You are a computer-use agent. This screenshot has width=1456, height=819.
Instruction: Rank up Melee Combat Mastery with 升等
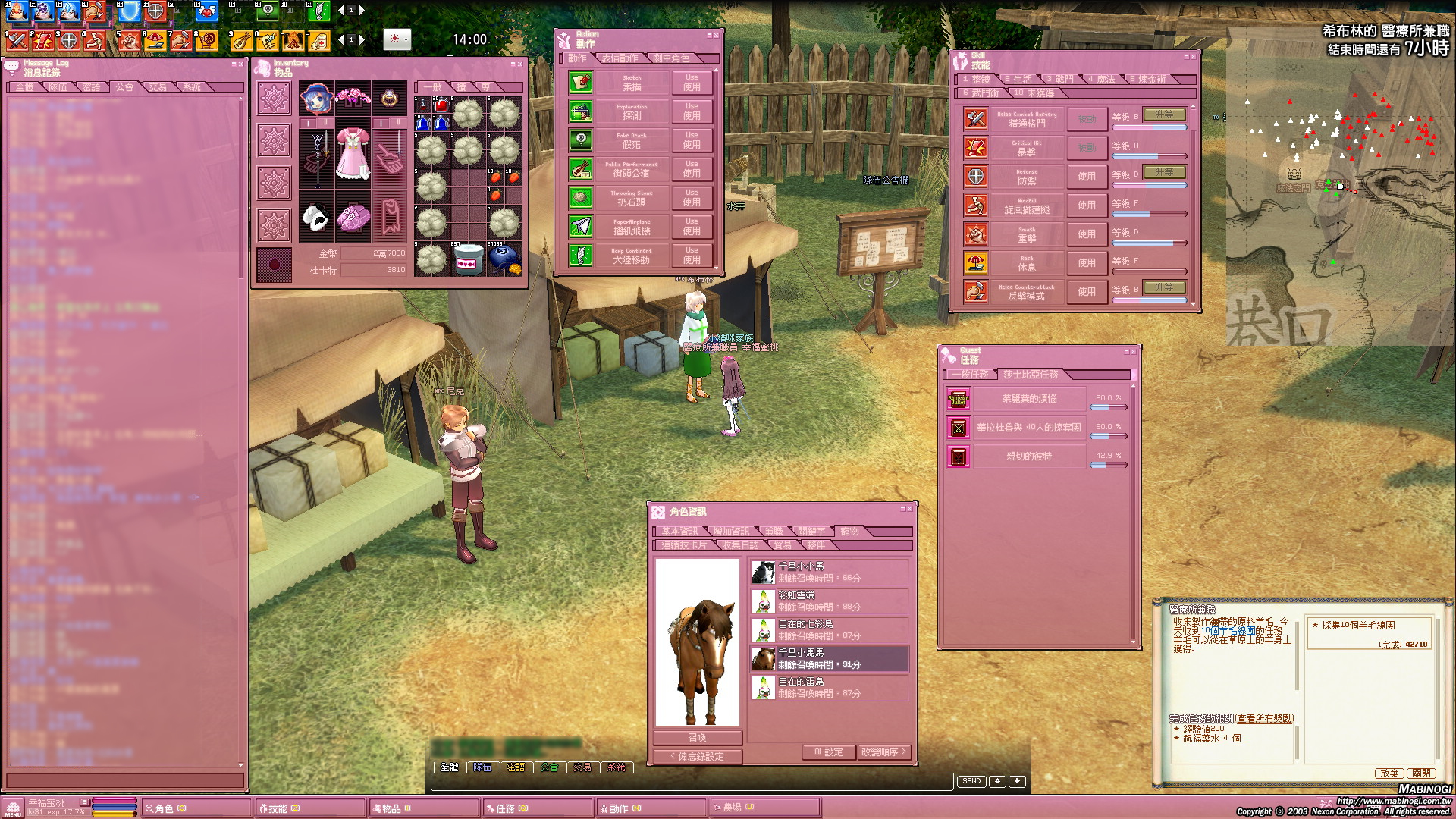1163,115
